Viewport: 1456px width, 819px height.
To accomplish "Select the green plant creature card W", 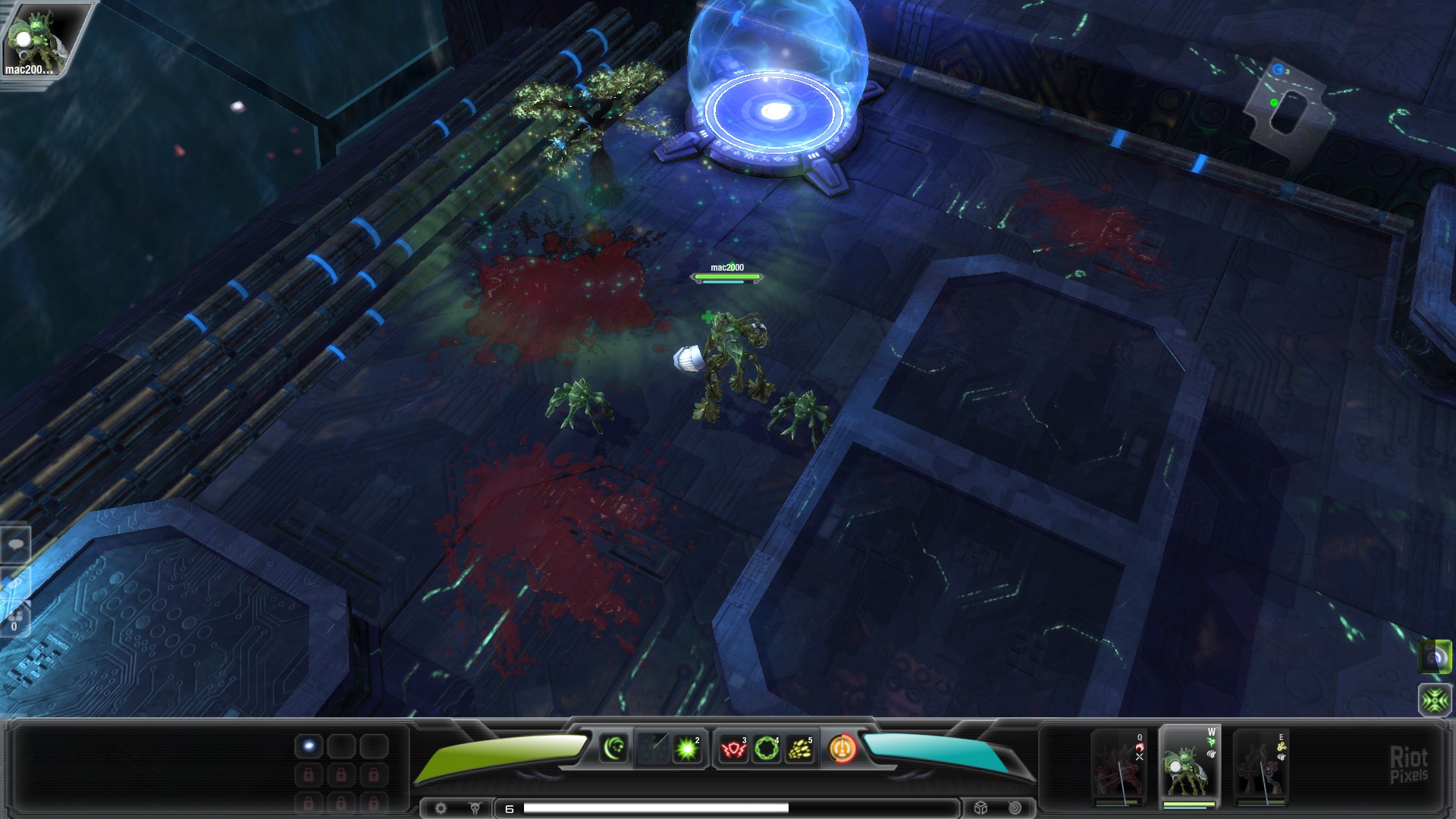I will point(1190,767).
